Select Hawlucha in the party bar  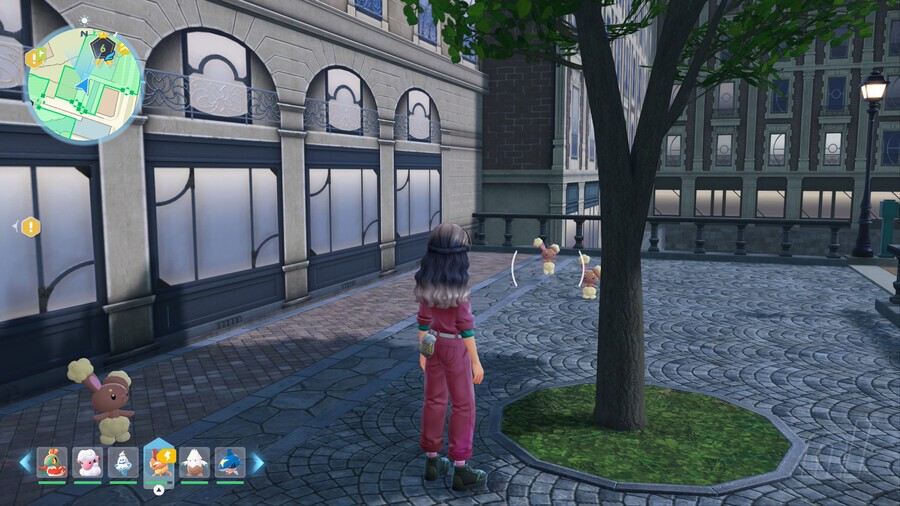click(x=52, y=462)
